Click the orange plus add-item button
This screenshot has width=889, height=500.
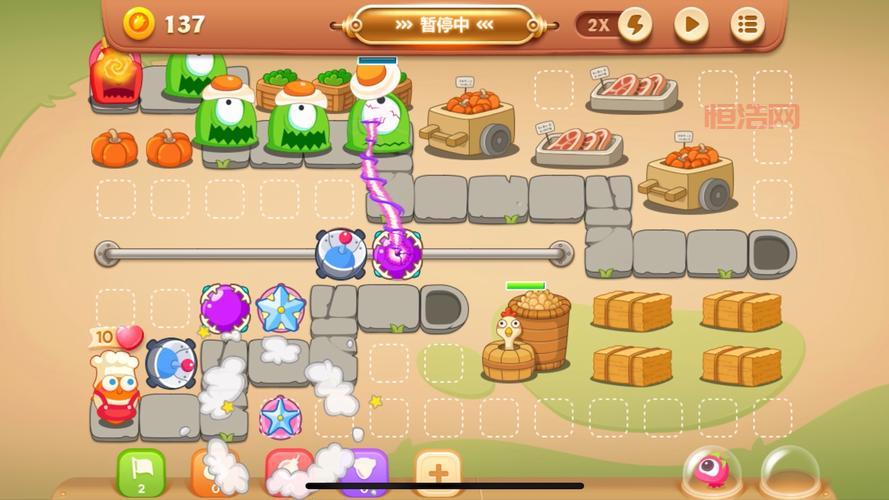438,472
